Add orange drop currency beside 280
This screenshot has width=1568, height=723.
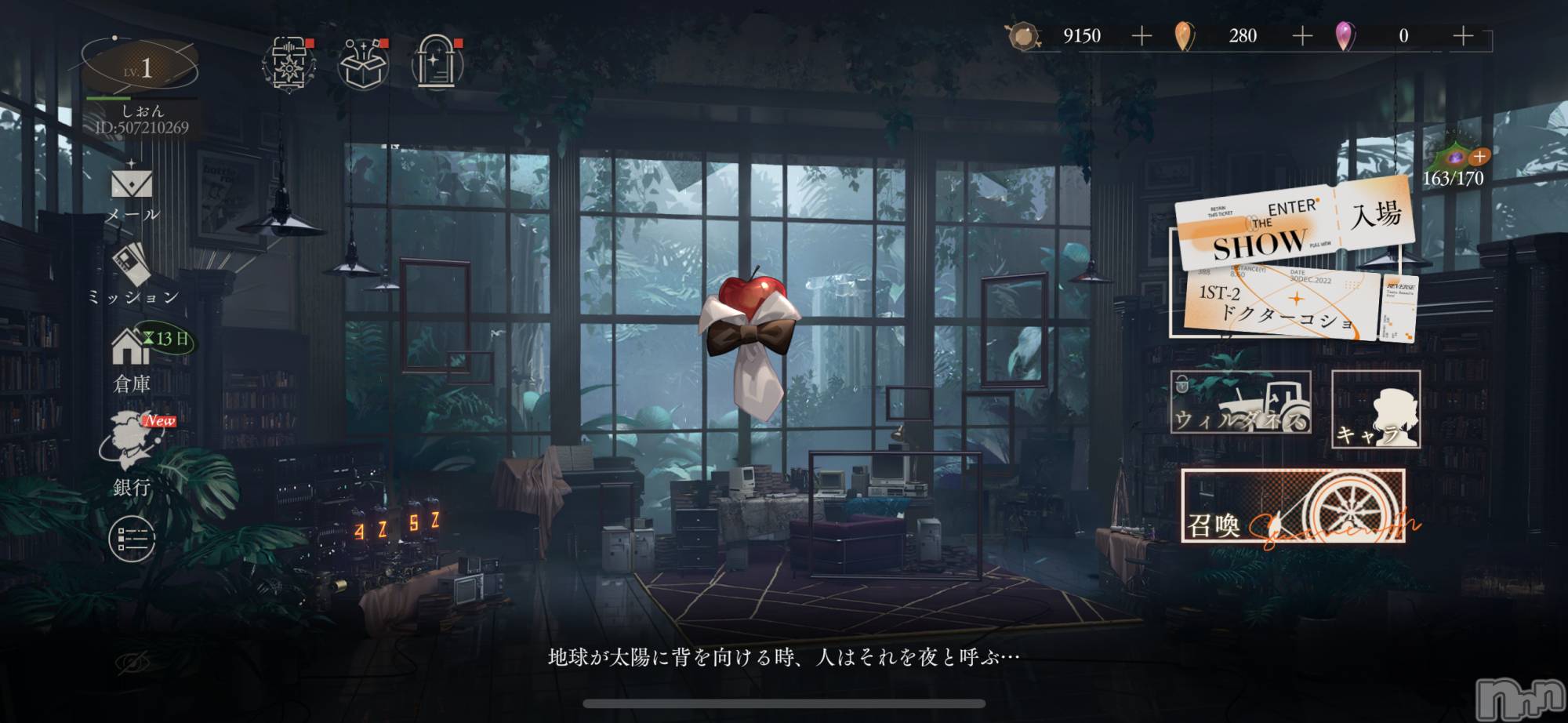[1302, 36]
